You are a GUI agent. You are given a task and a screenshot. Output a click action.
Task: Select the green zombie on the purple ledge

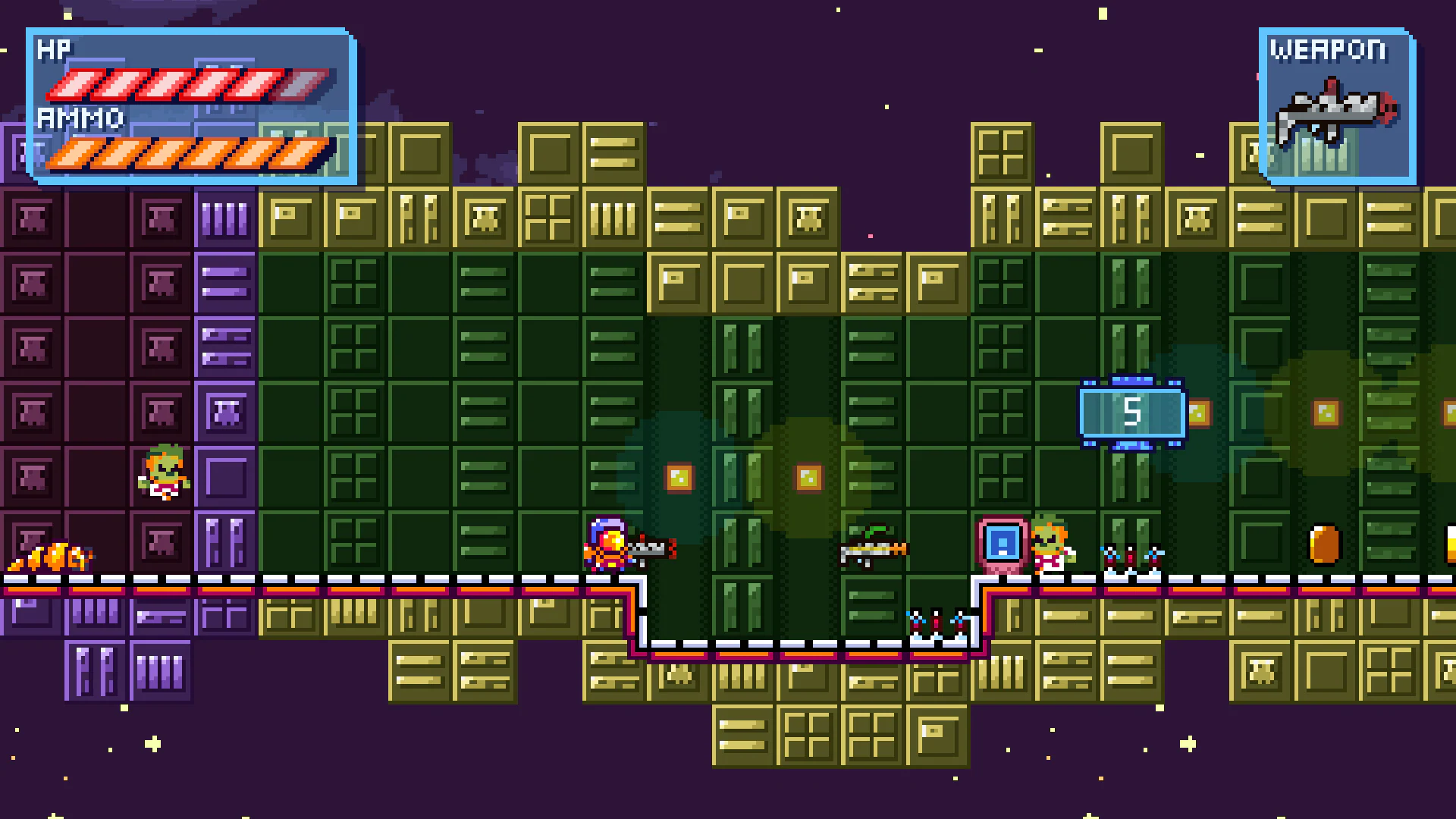tap(163, 470)
